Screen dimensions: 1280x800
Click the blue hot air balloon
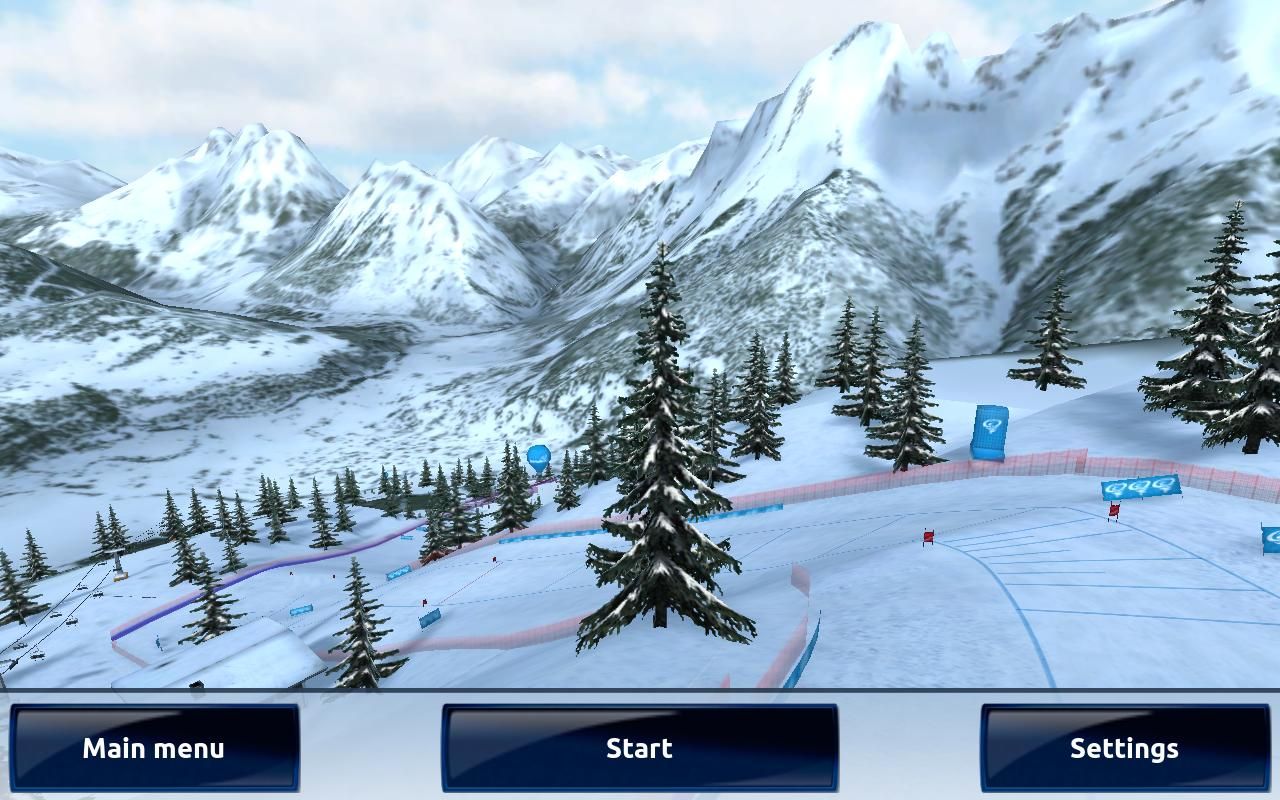[538, 455]
